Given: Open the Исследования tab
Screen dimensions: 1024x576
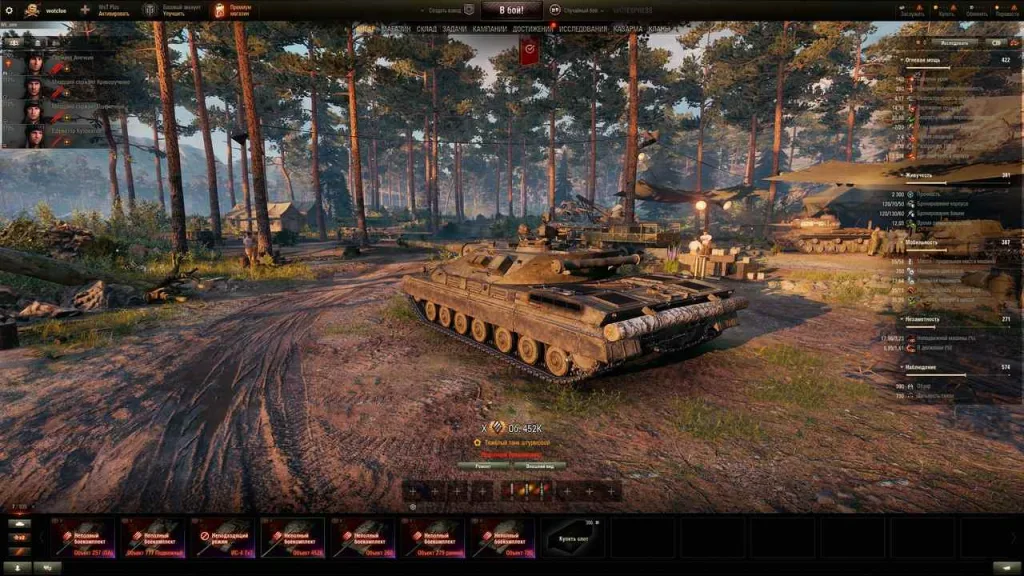Looking at the screenshot, I should (583, 30).
